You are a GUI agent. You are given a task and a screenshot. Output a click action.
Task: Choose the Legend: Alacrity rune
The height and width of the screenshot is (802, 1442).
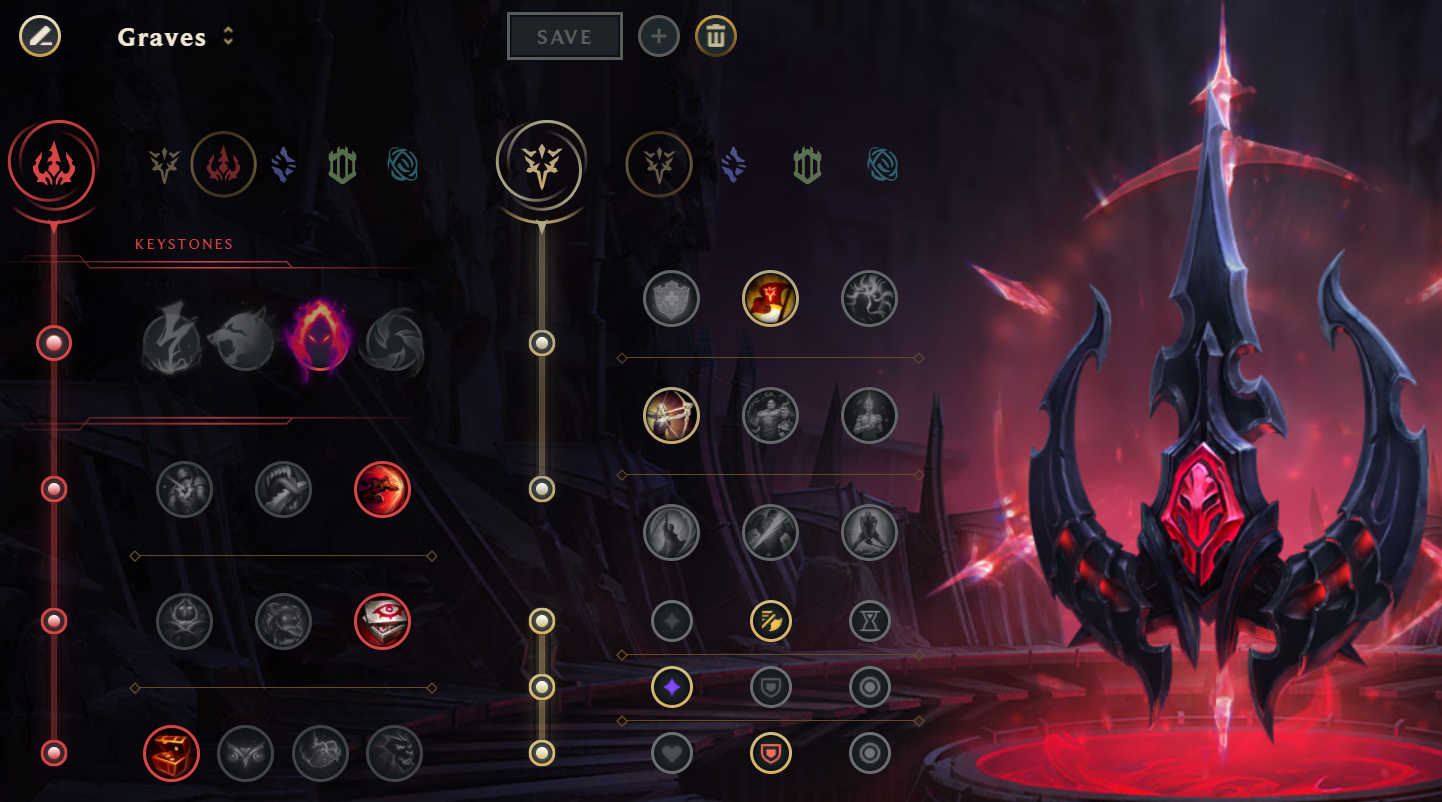(671, 415)
